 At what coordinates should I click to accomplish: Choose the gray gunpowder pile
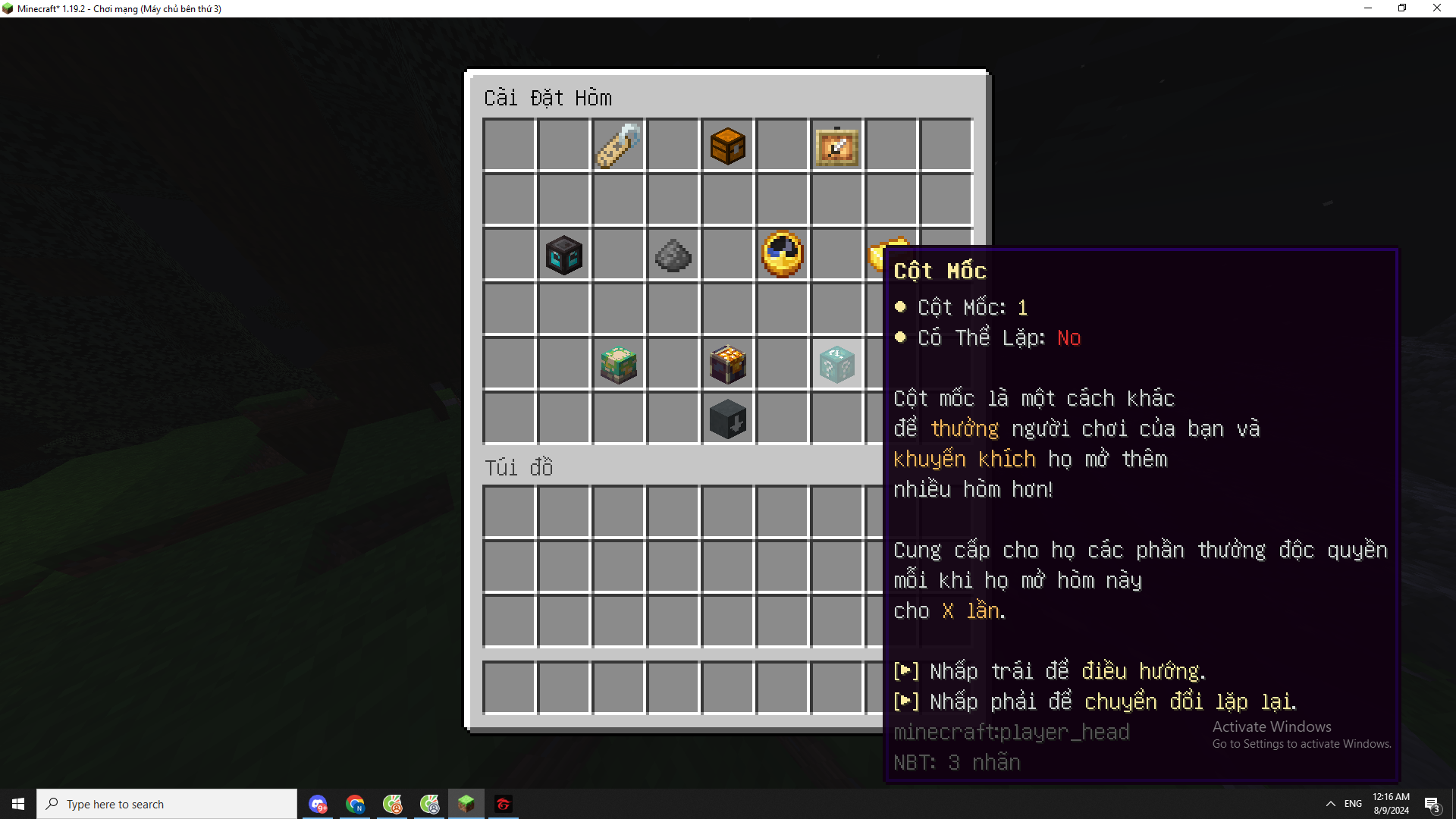[x=673, y=255]
